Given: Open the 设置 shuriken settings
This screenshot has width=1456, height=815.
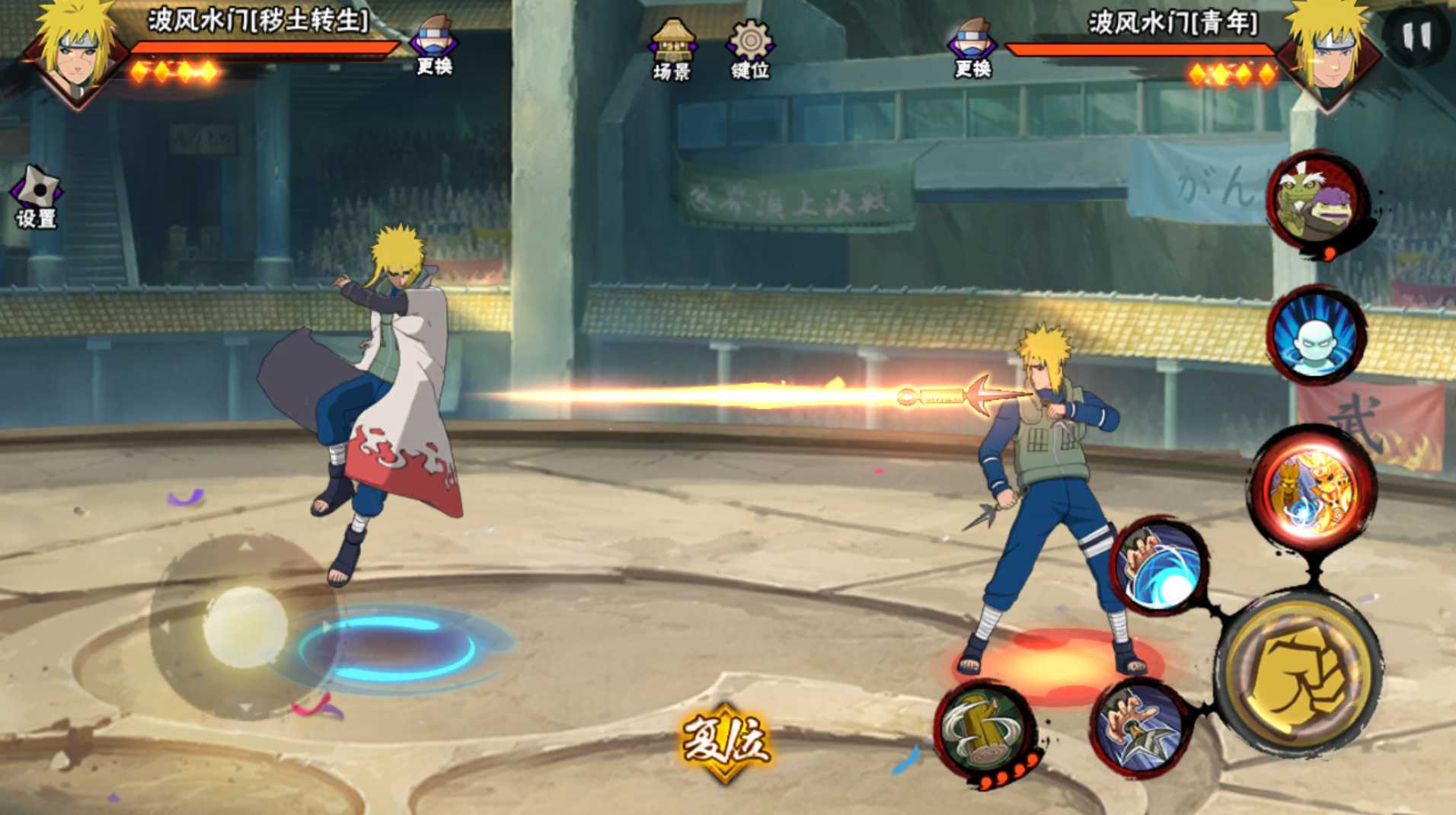Looking at the screenshot, I should pyautogui.click(x=36, y=197).
